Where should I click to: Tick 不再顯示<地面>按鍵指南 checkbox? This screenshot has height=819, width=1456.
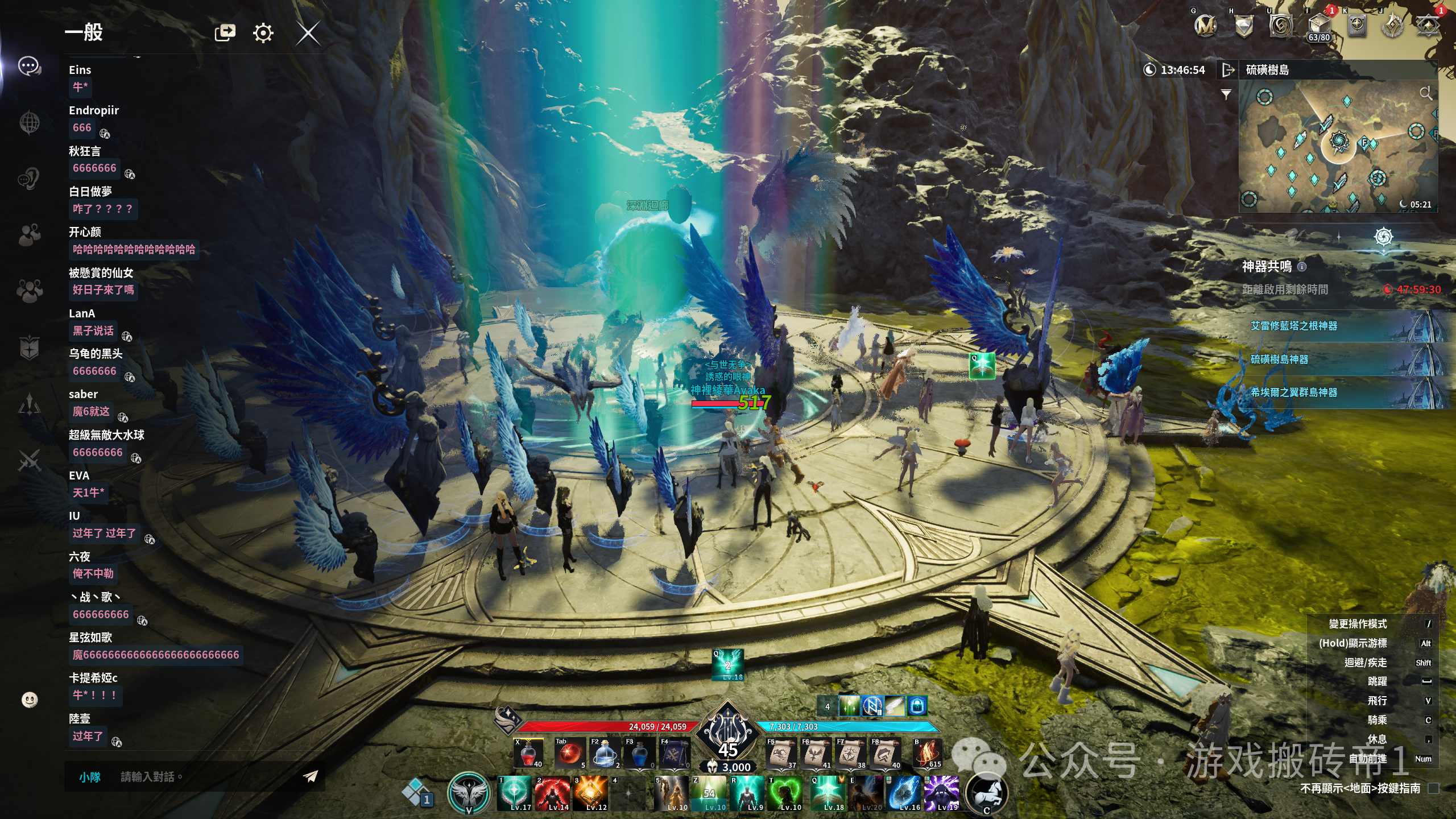tap(1433, 788)
